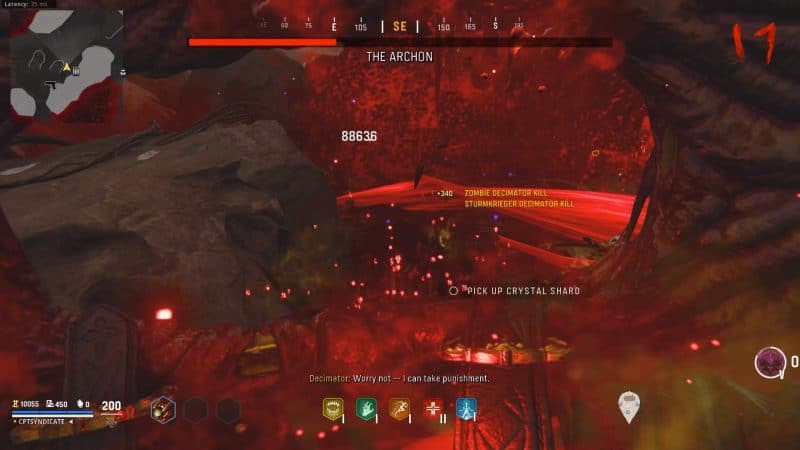800x450 pixels.
Task: Activate the fiery orb hexagon slot
Action: point(163,409)
